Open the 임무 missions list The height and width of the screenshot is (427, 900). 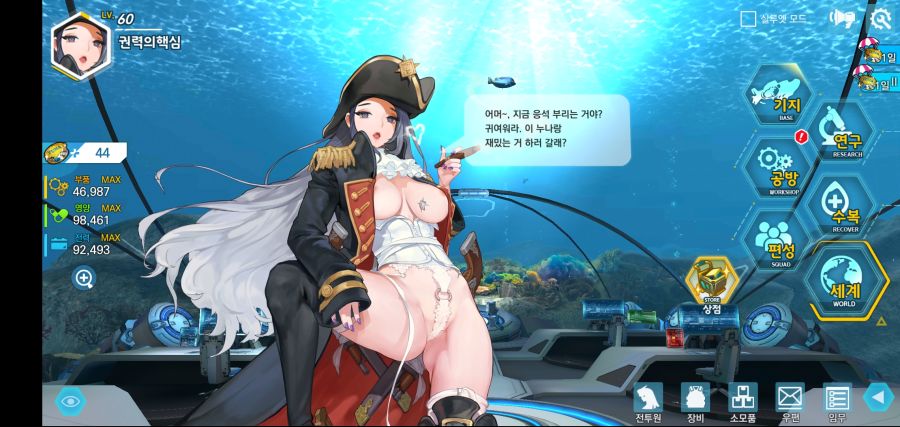[x=836, y=401]
